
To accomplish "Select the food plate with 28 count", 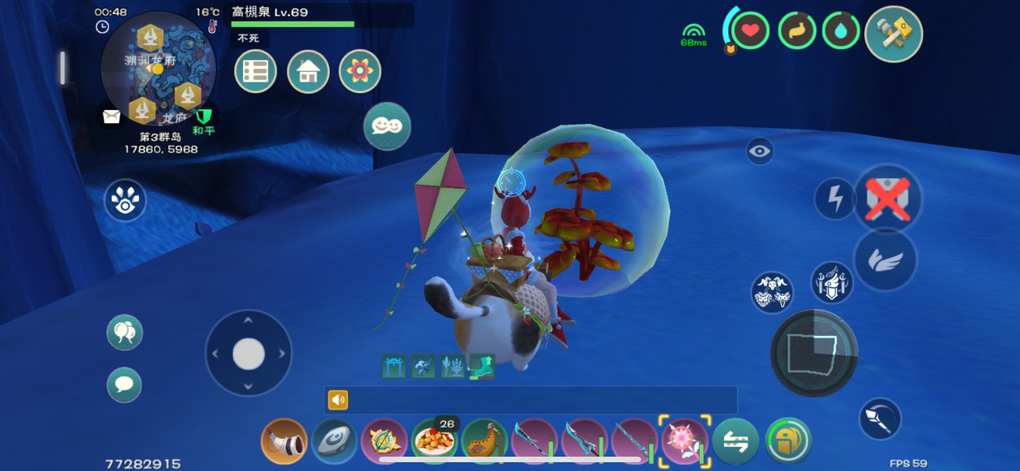I will click(434, 441).
